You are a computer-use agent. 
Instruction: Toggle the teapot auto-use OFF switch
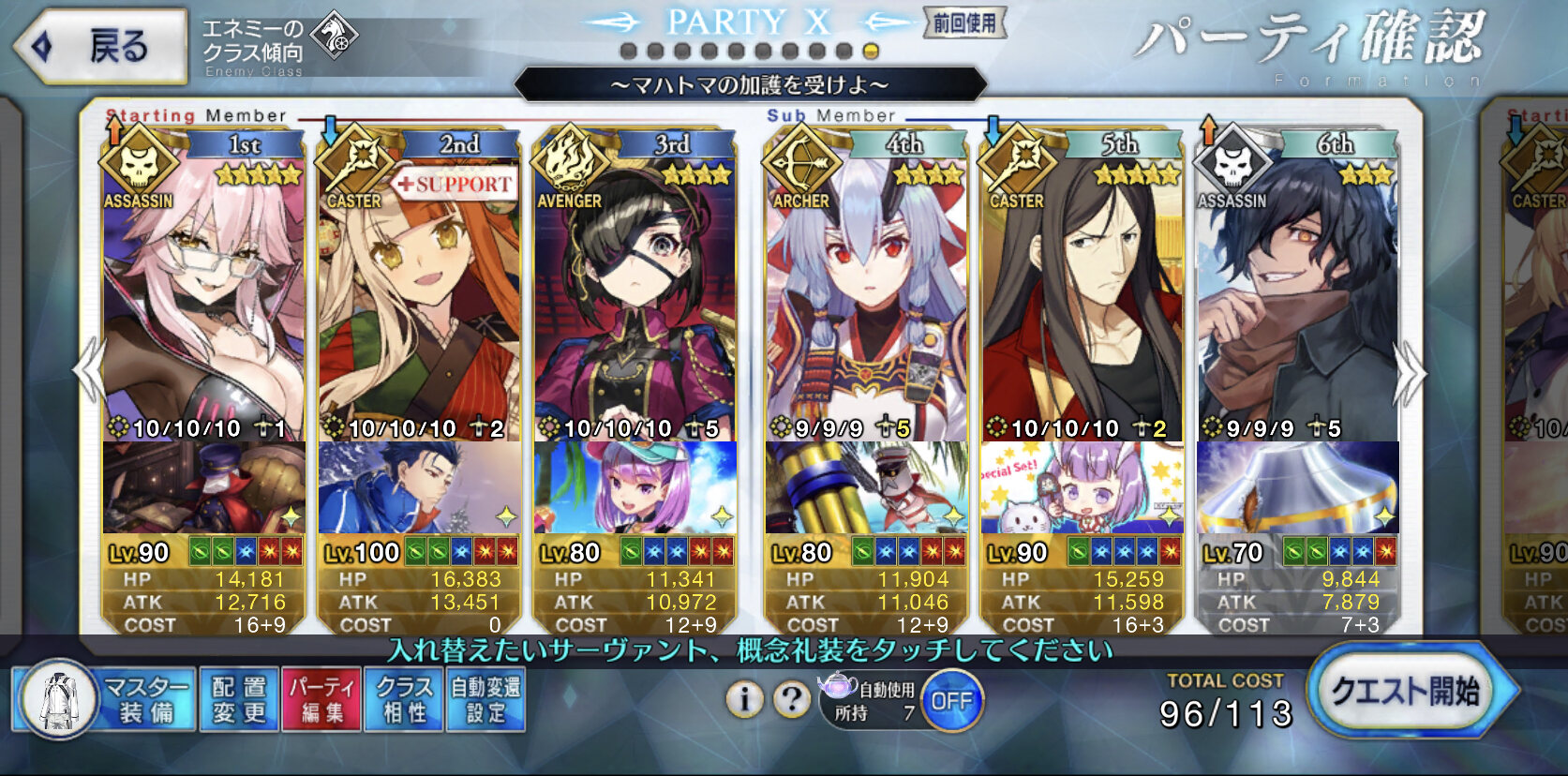click(x=951, y=701)
